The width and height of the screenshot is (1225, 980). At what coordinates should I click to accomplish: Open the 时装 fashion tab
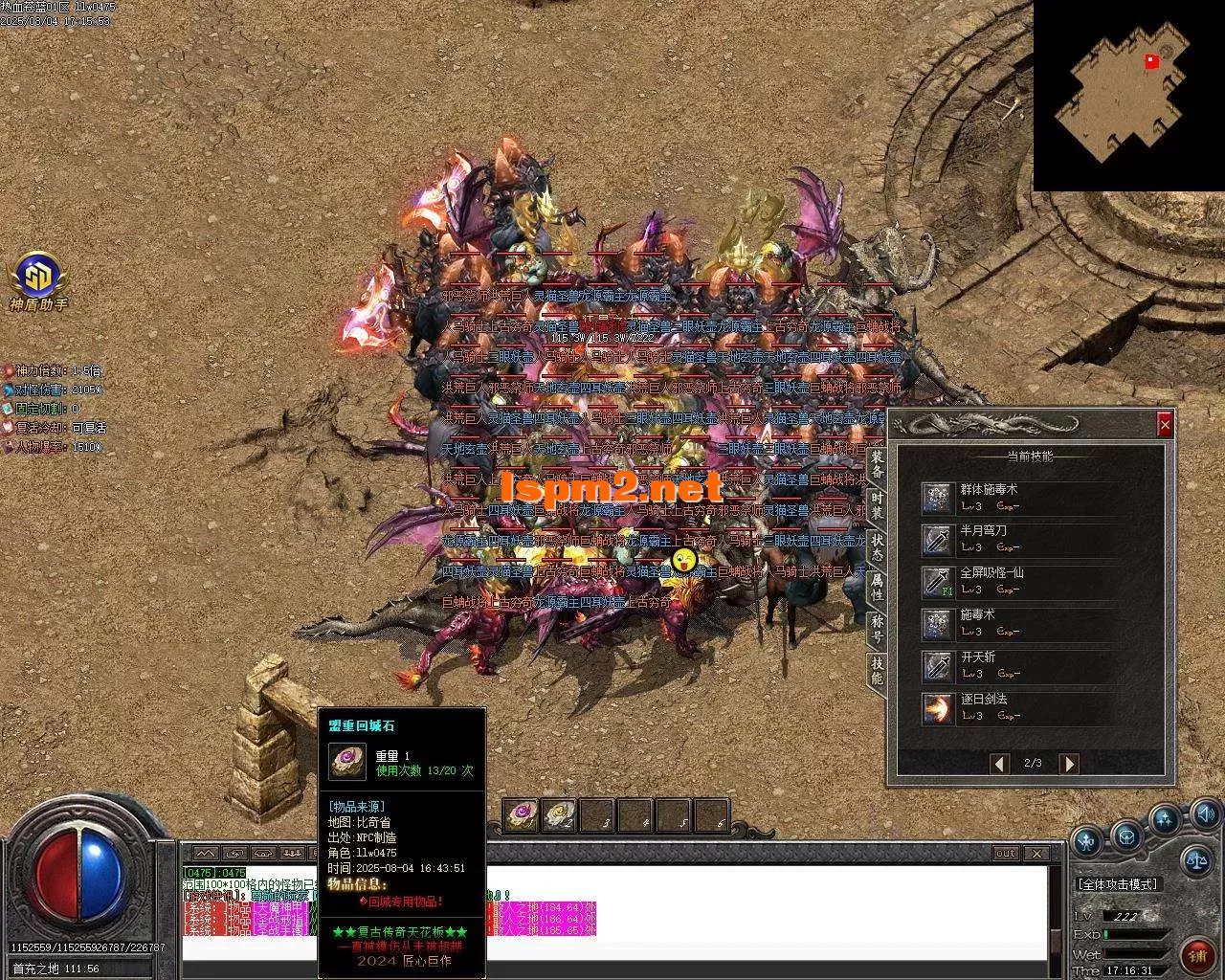[x=877, y=505]
